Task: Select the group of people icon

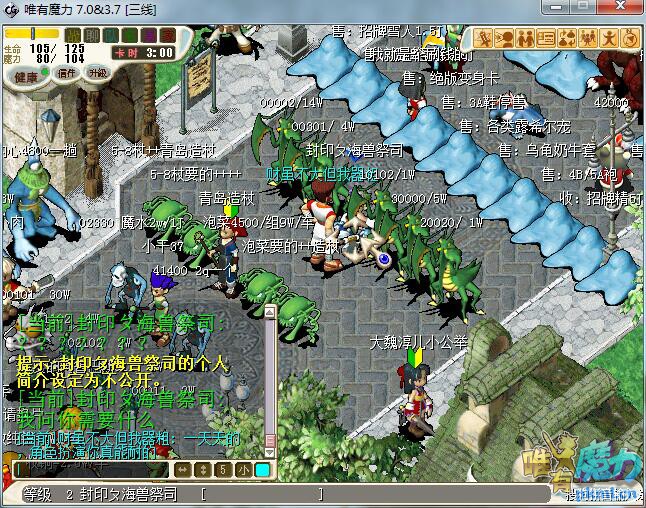Action: click(x=589, y=39)
